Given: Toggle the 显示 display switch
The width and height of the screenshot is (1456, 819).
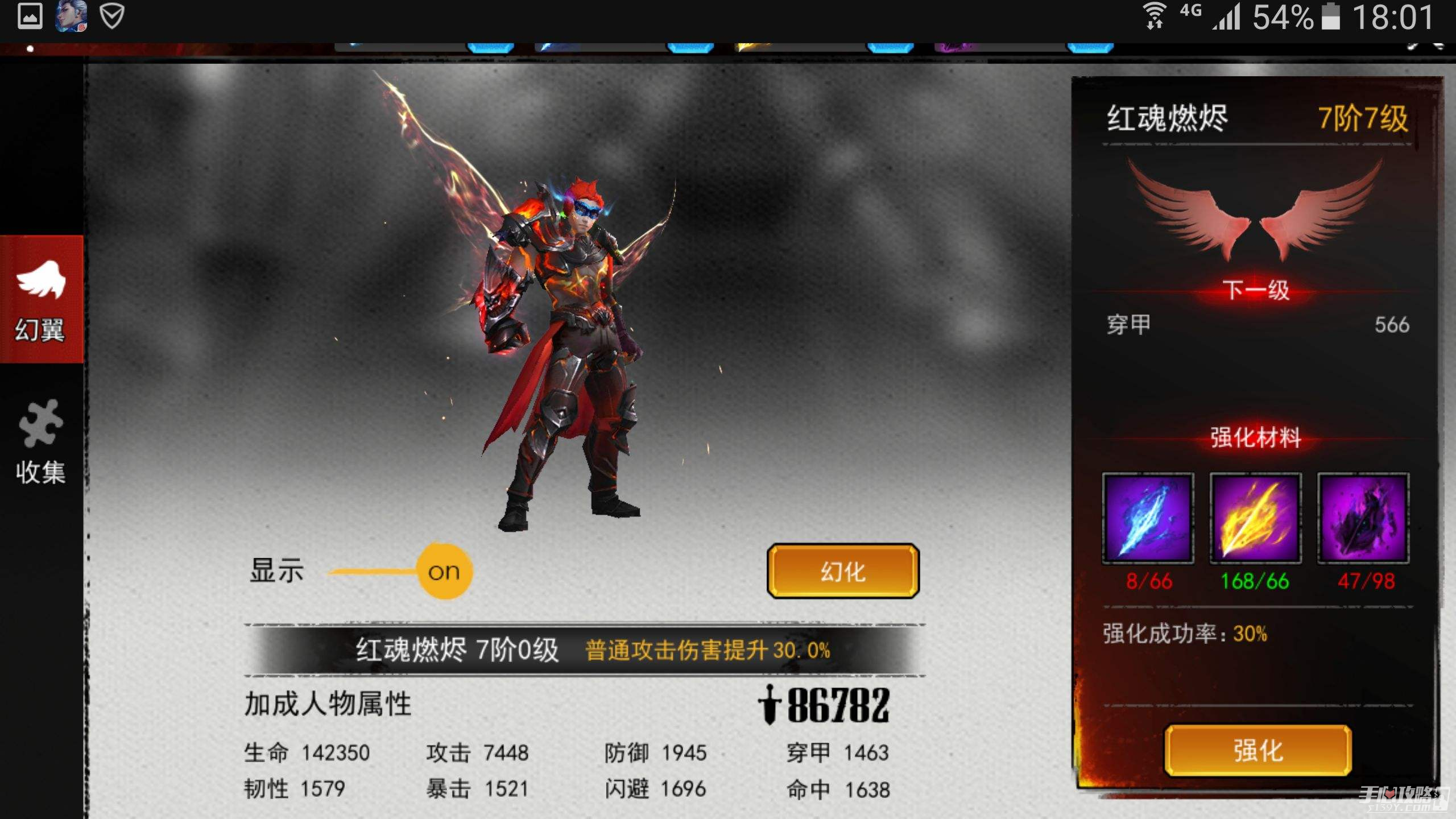Looking at the screenshot, I should pyautogui.click(x=444, y=571).
